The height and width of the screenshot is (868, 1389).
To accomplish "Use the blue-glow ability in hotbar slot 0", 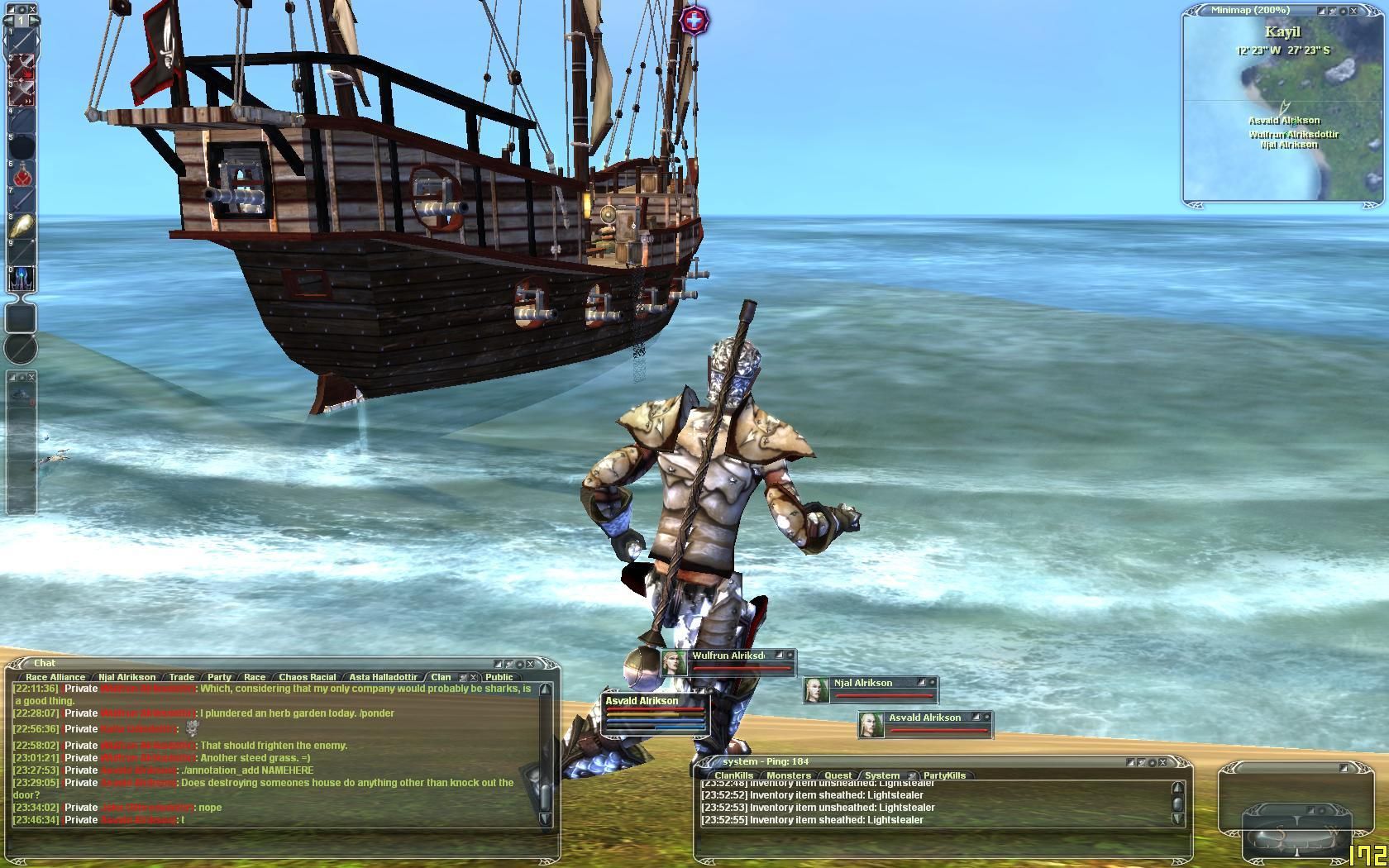I will pos(21,279).
